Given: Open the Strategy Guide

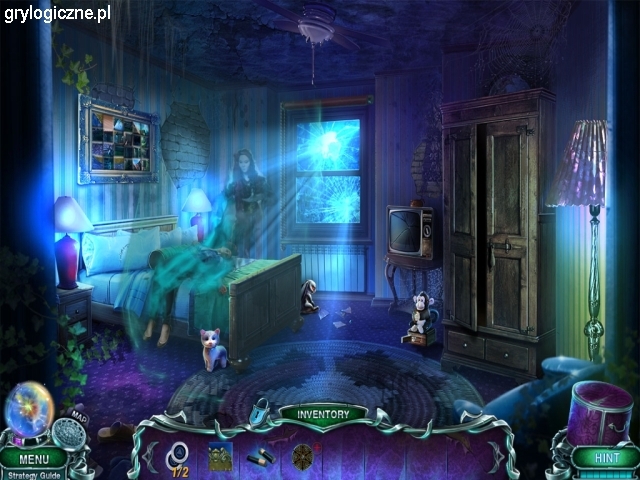Looking at the screenshot, I should [33, 473].
